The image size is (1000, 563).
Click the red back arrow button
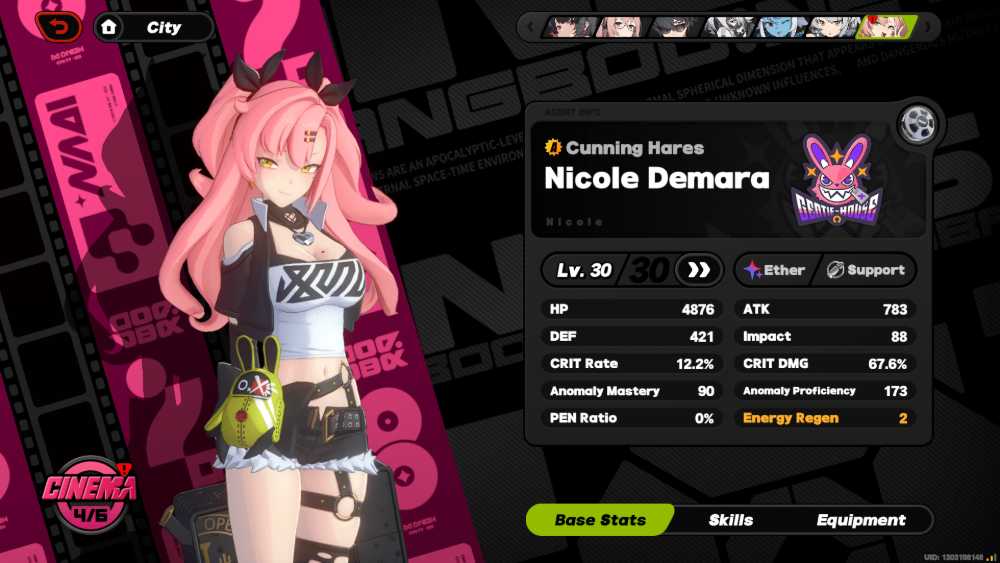pyautogui.click(x=58, y=26)
